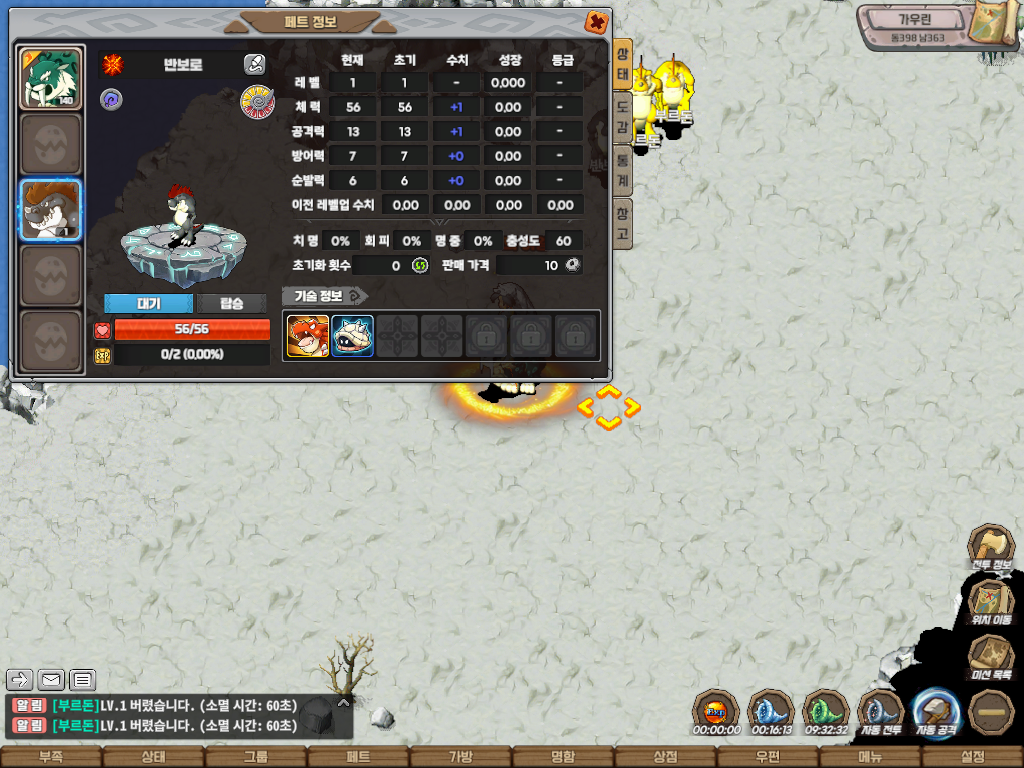Set the pet to 대기 standby
The width and height of the screenshot is (1024, 768).
148,303
